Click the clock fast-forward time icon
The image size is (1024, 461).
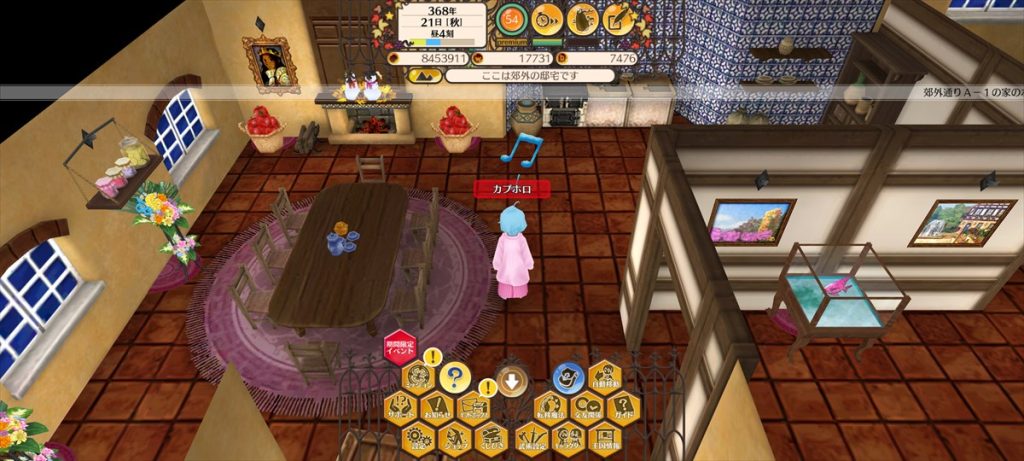click(x=547, y=18)
